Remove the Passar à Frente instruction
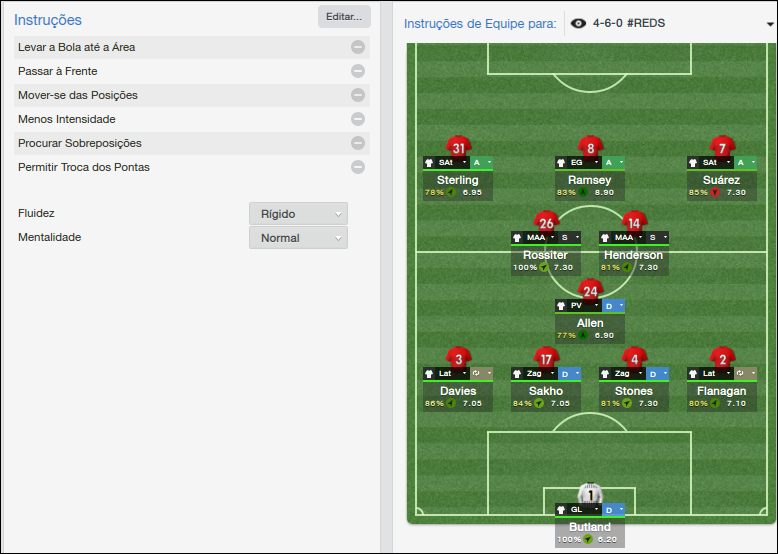Screen dimensions: 778x554 tap(357, 71)
